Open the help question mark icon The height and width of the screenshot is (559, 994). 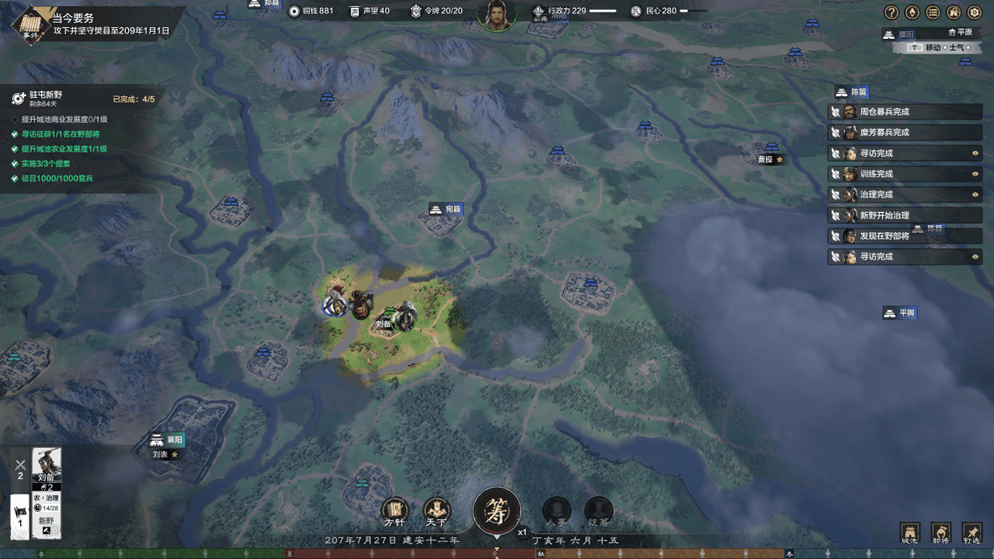point(891,12)
